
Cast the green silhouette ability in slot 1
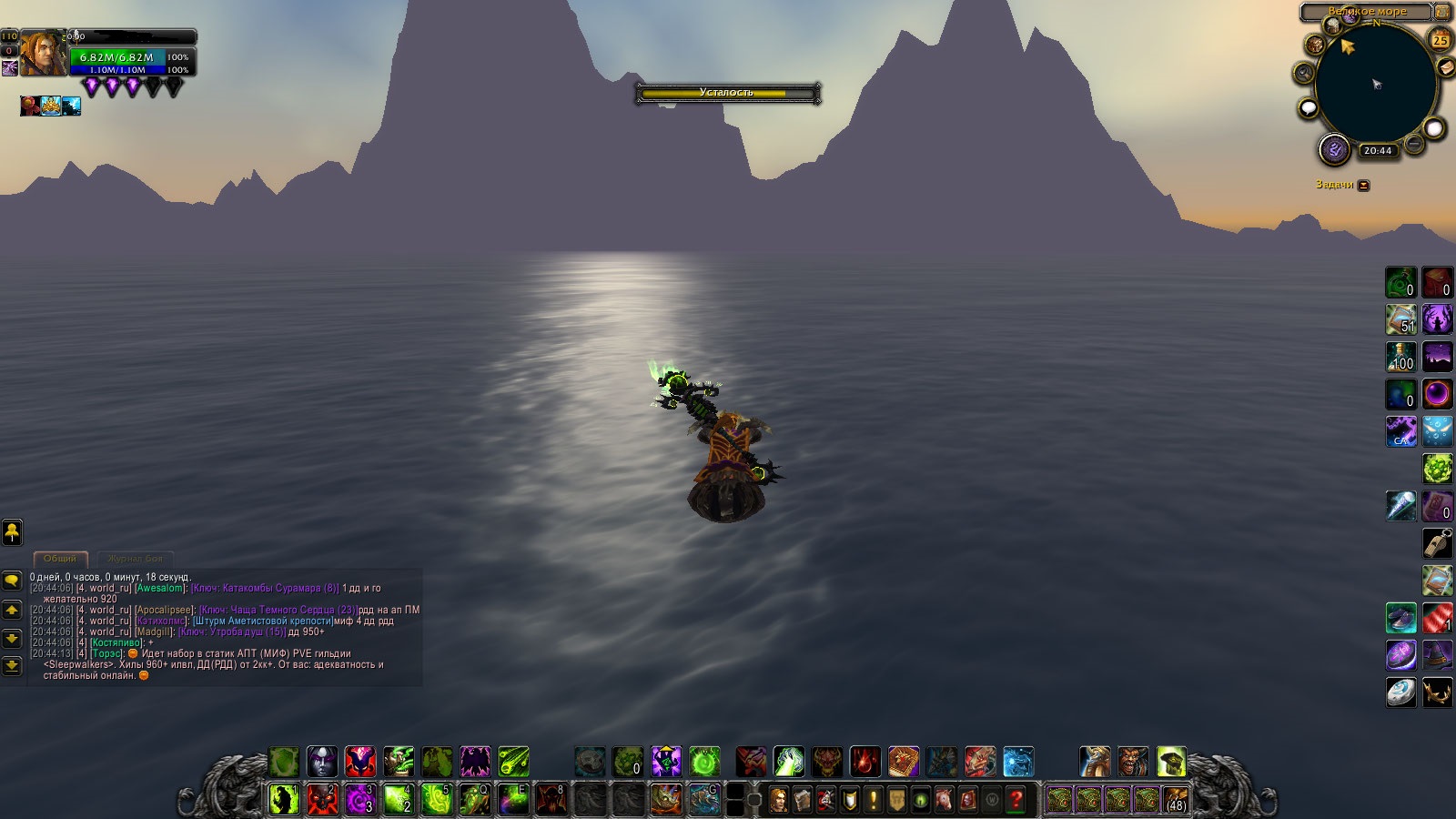[284, 800]
